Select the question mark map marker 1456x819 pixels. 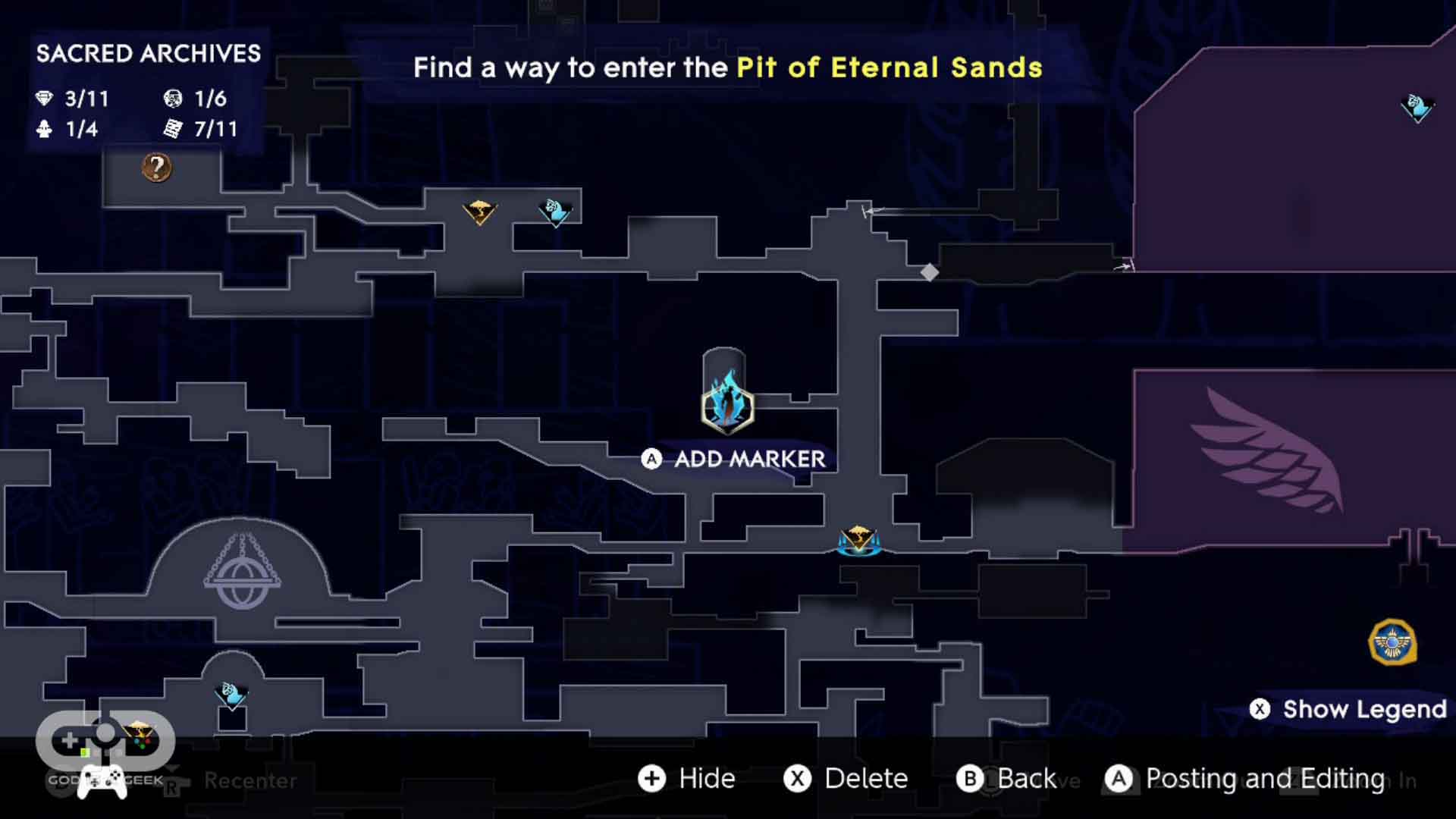tap(157, 167)
